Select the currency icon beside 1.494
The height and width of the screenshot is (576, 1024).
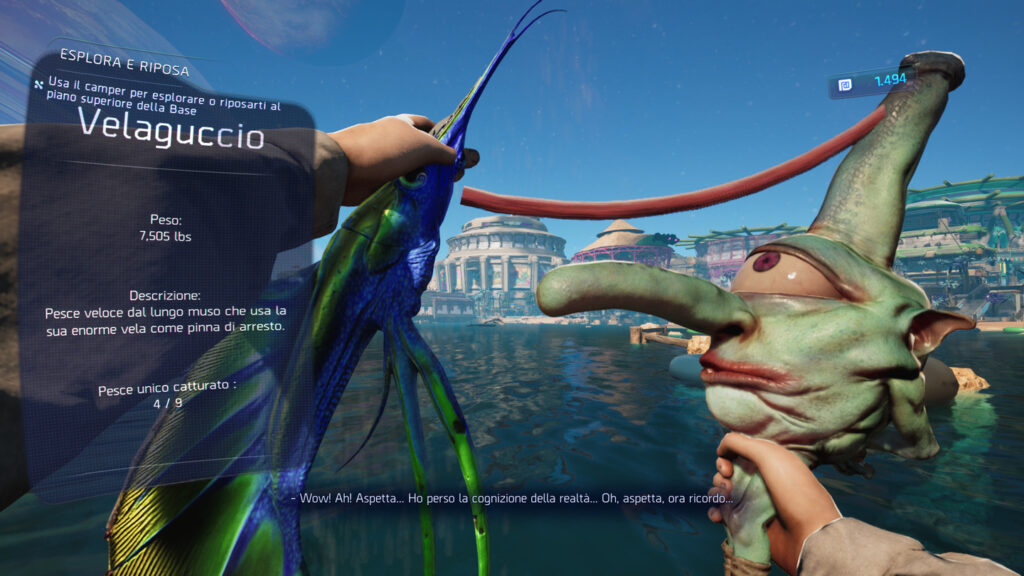click(845, 85)
